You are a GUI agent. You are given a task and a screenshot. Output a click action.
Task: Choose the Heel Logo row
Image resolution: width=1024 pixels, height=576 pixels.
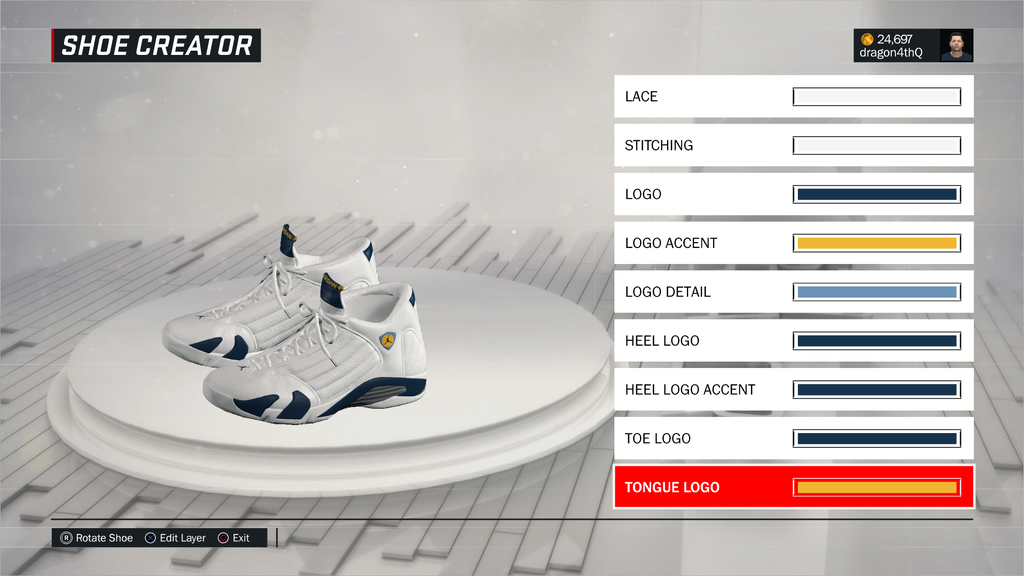(793, 341)
